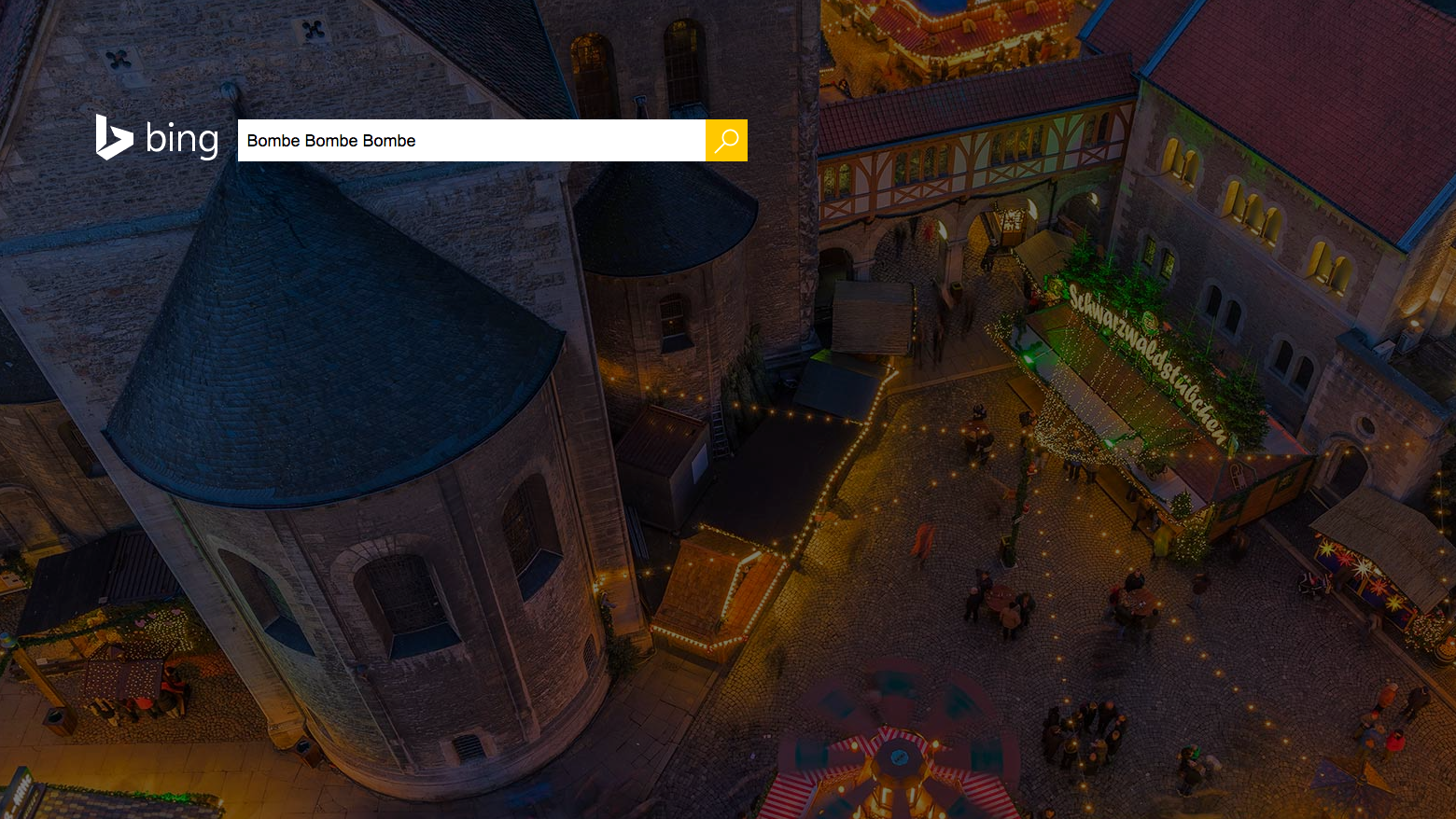Image resolution: width=1456 pixels, height=819 pixels.
Task: Click the text 'Bombe Bombe Bombe' in the search bar
Action: pyautogui.click(x=330, y=140)
